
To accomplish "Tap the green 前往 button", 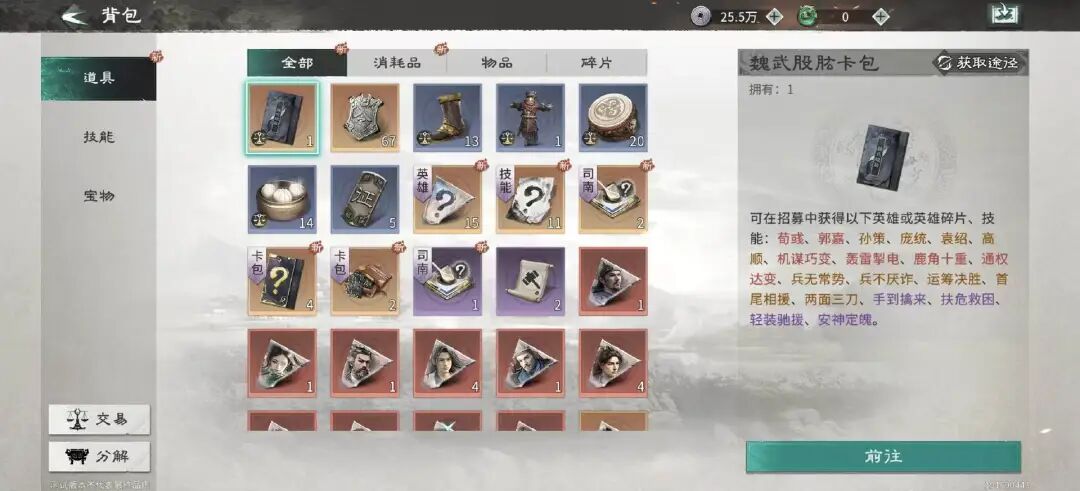I will [883, 456].
